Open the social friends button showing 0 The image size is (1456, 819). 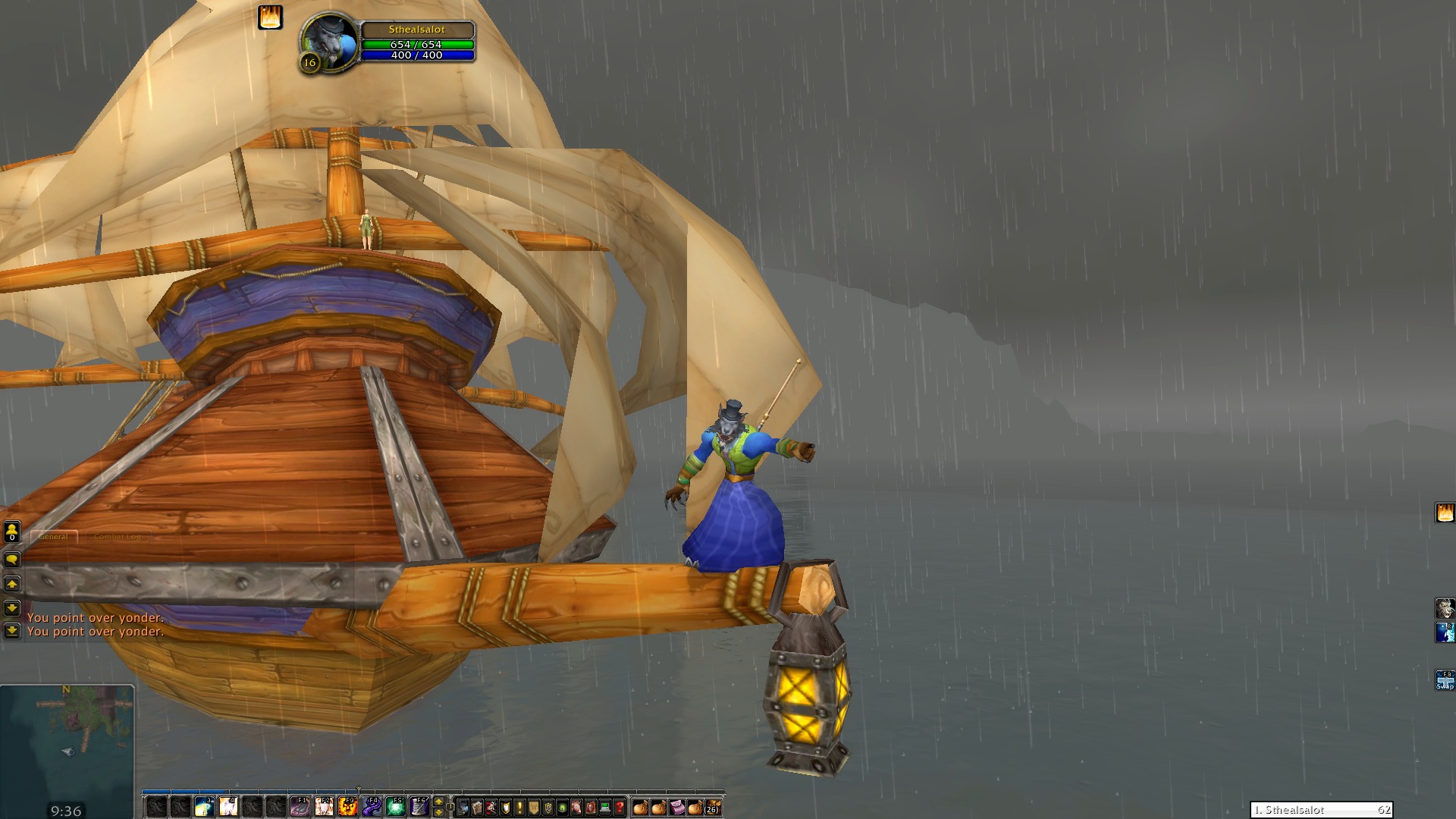(x=12, y=532)
